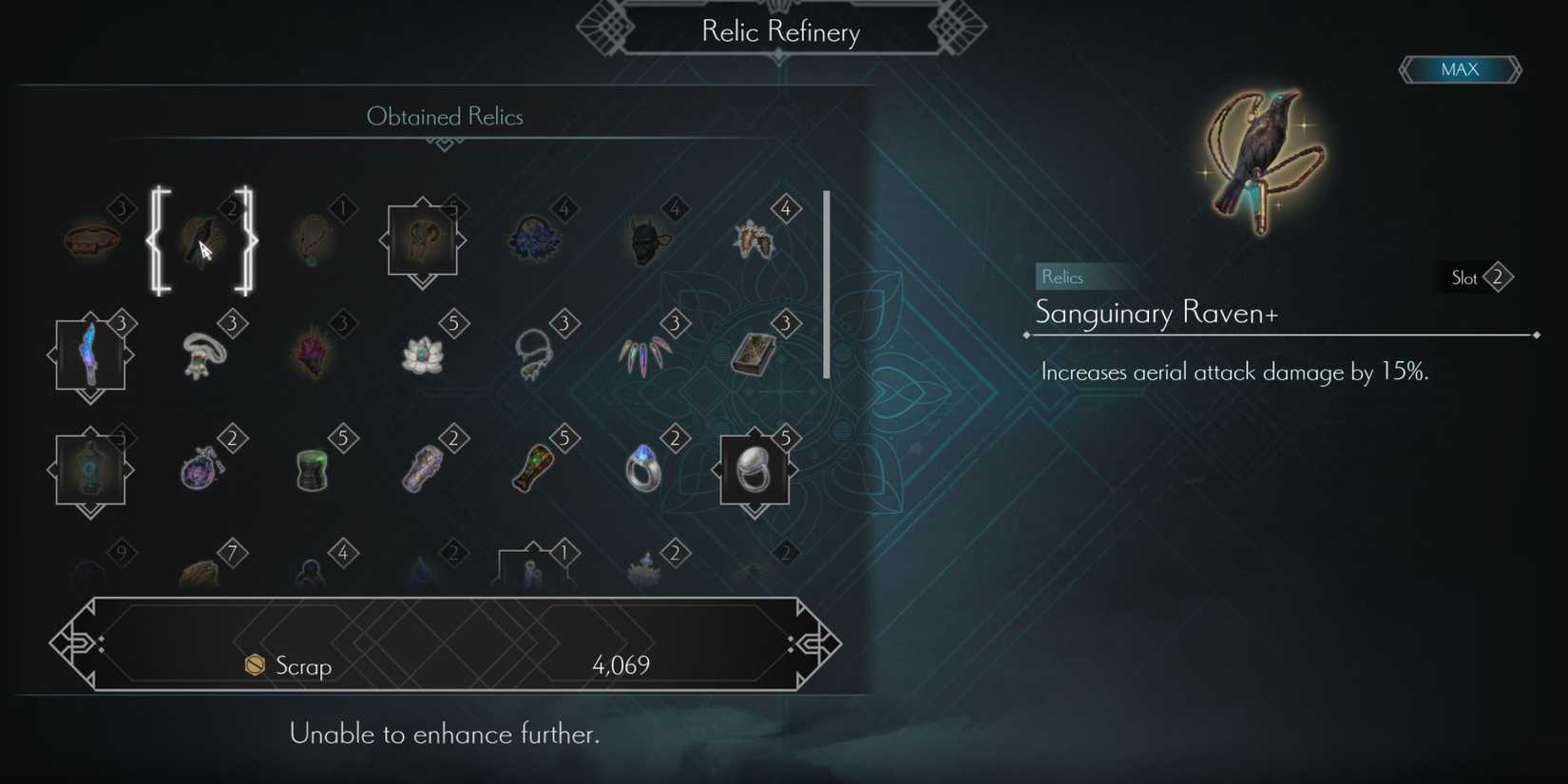
Task: Click the MAX button
Action: coord(1461,68)
